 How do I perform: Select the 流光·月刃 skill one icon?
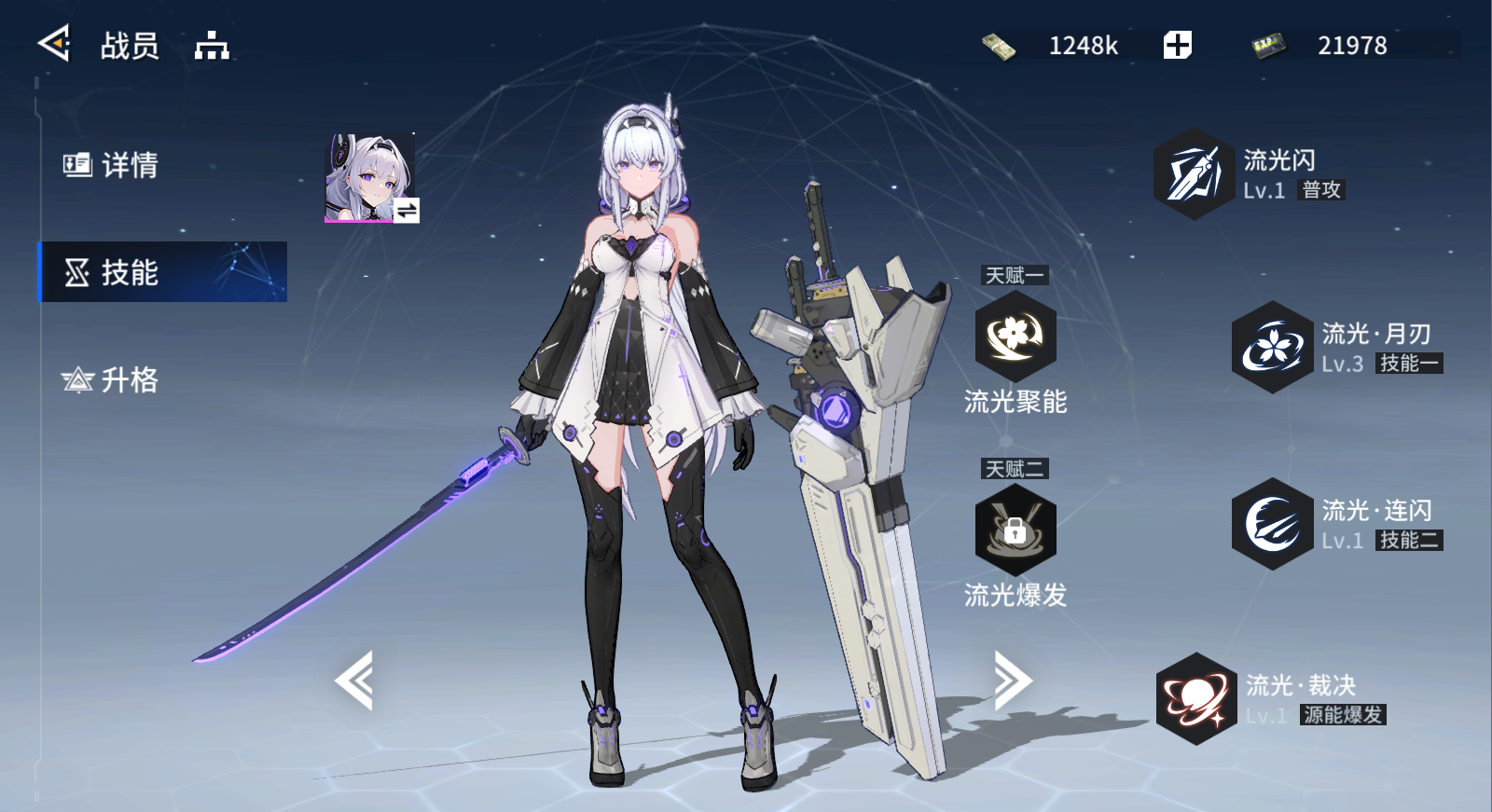[1272, 347]
